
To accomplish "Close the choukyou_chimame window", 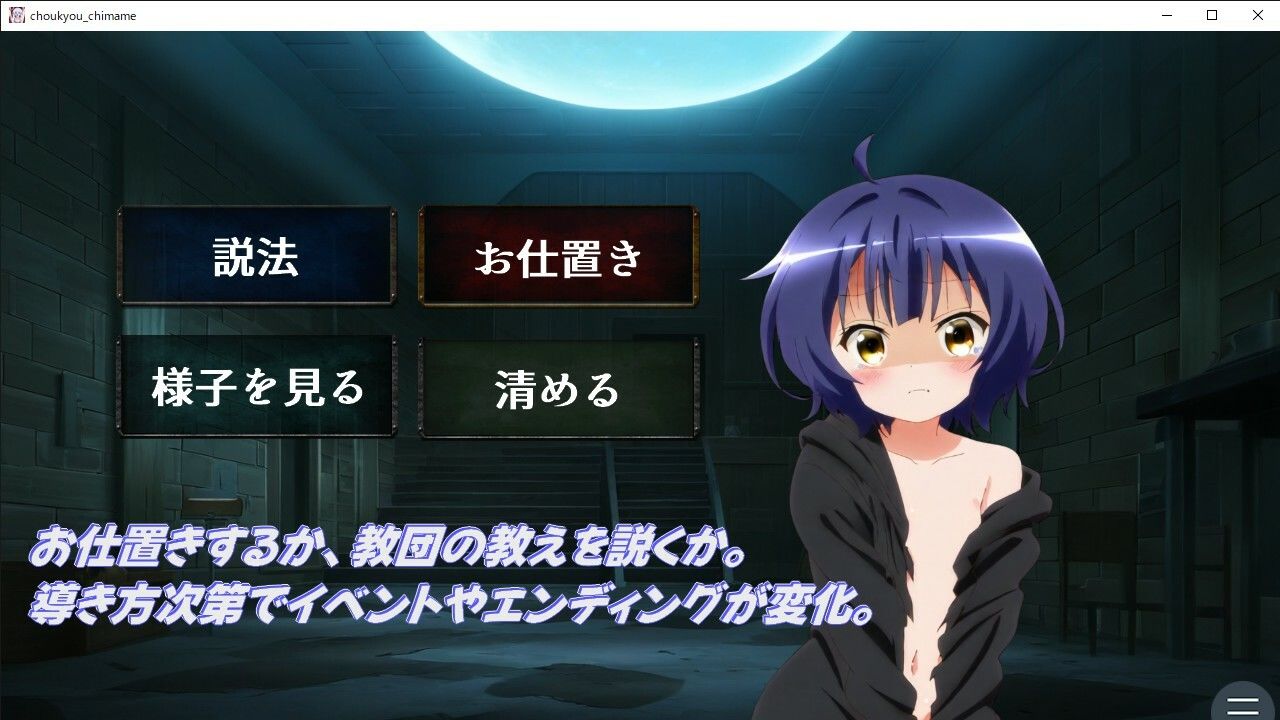I will coord(1257,15).
